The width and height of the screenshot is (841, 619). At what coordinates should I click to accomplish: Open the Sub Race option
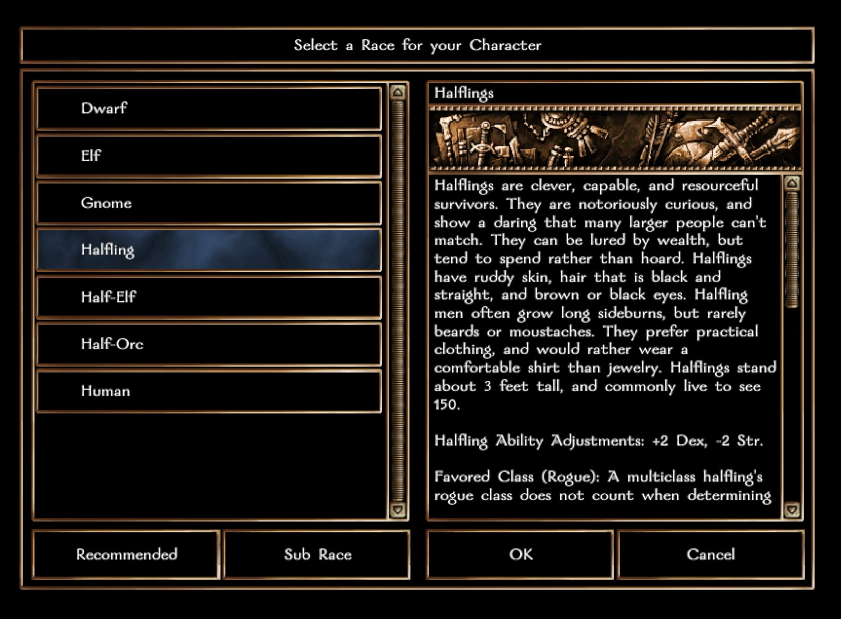point(317,554)
